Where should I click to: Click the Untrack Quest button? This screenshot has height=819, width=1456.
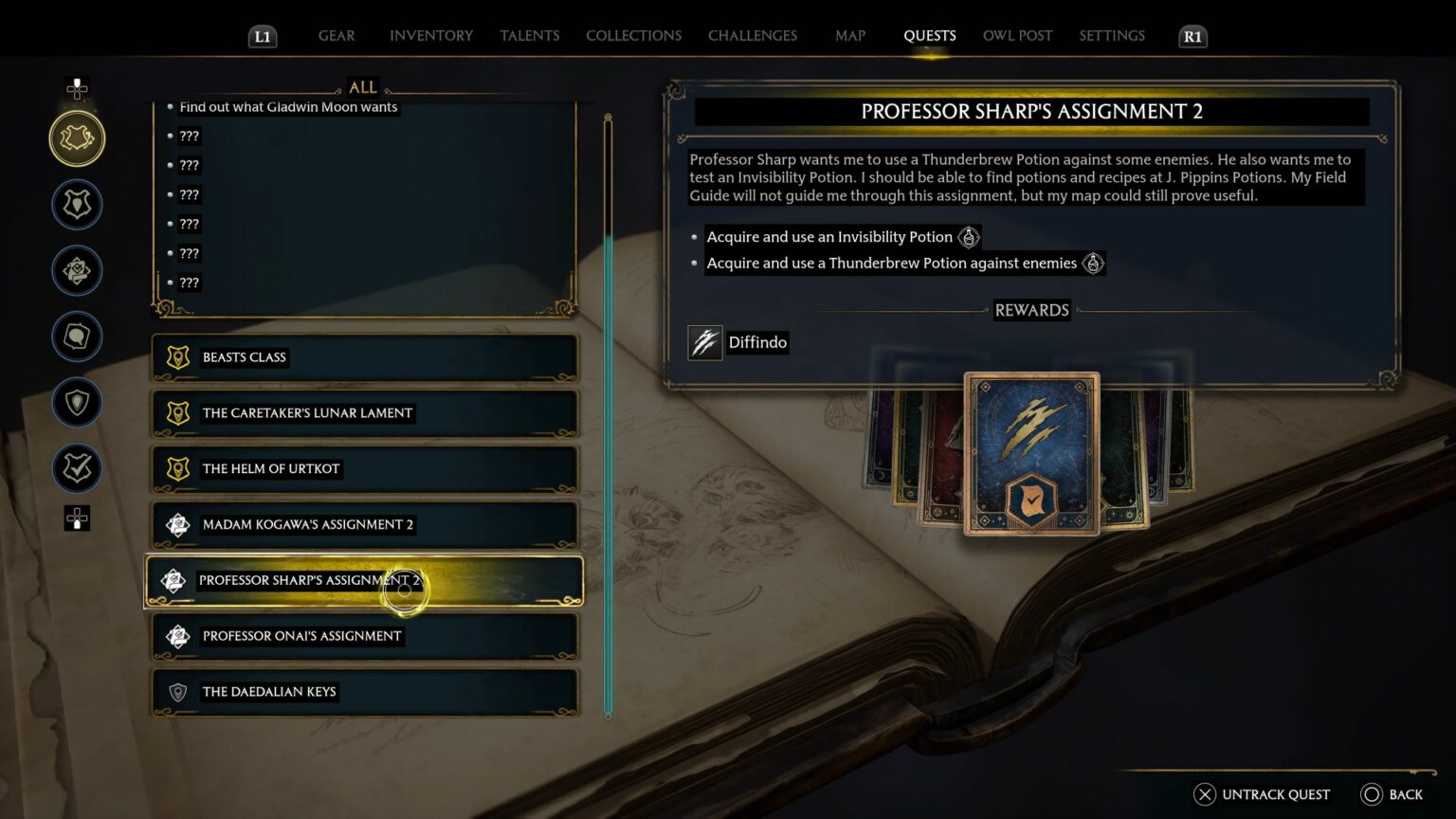(1261, 794)
